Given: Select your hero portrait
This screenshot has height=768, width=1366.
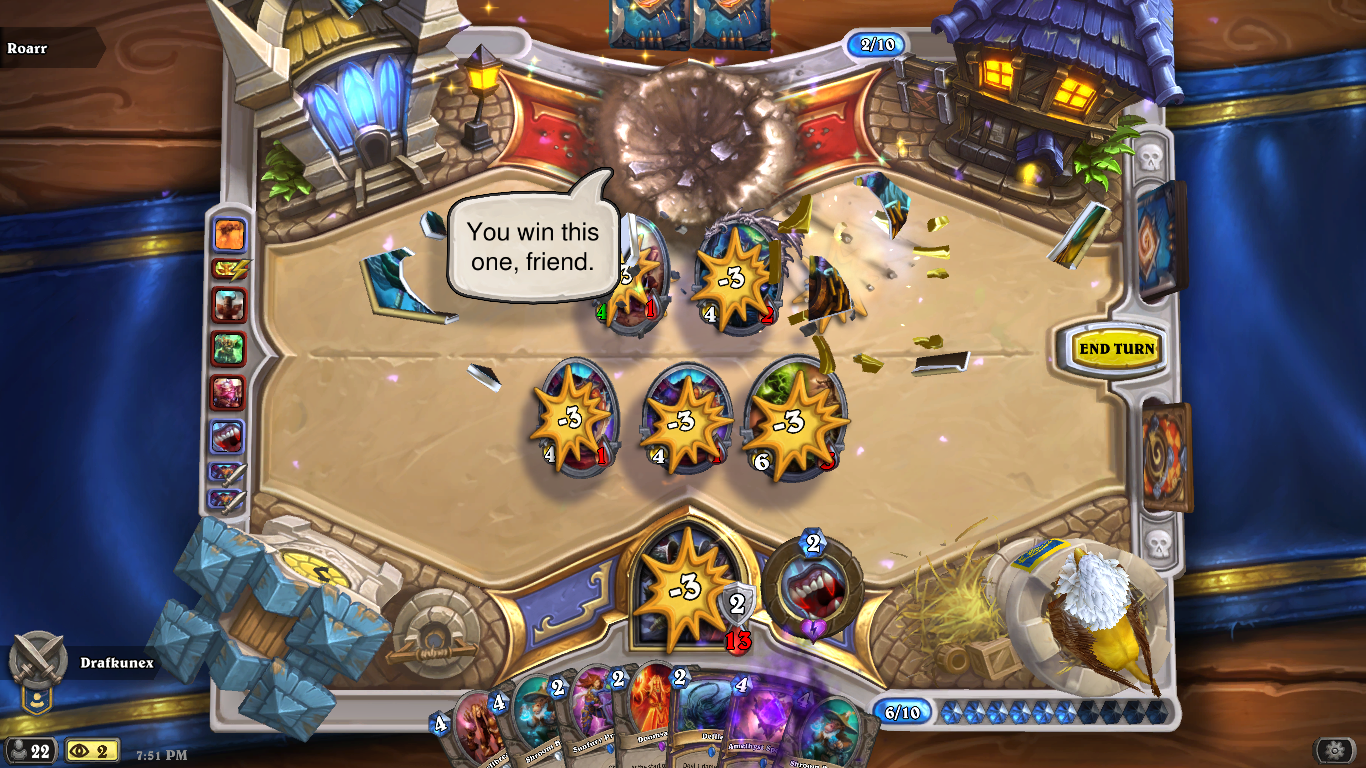Looking at the screenshot, I should pyautogui.click(x=685, y=590).
